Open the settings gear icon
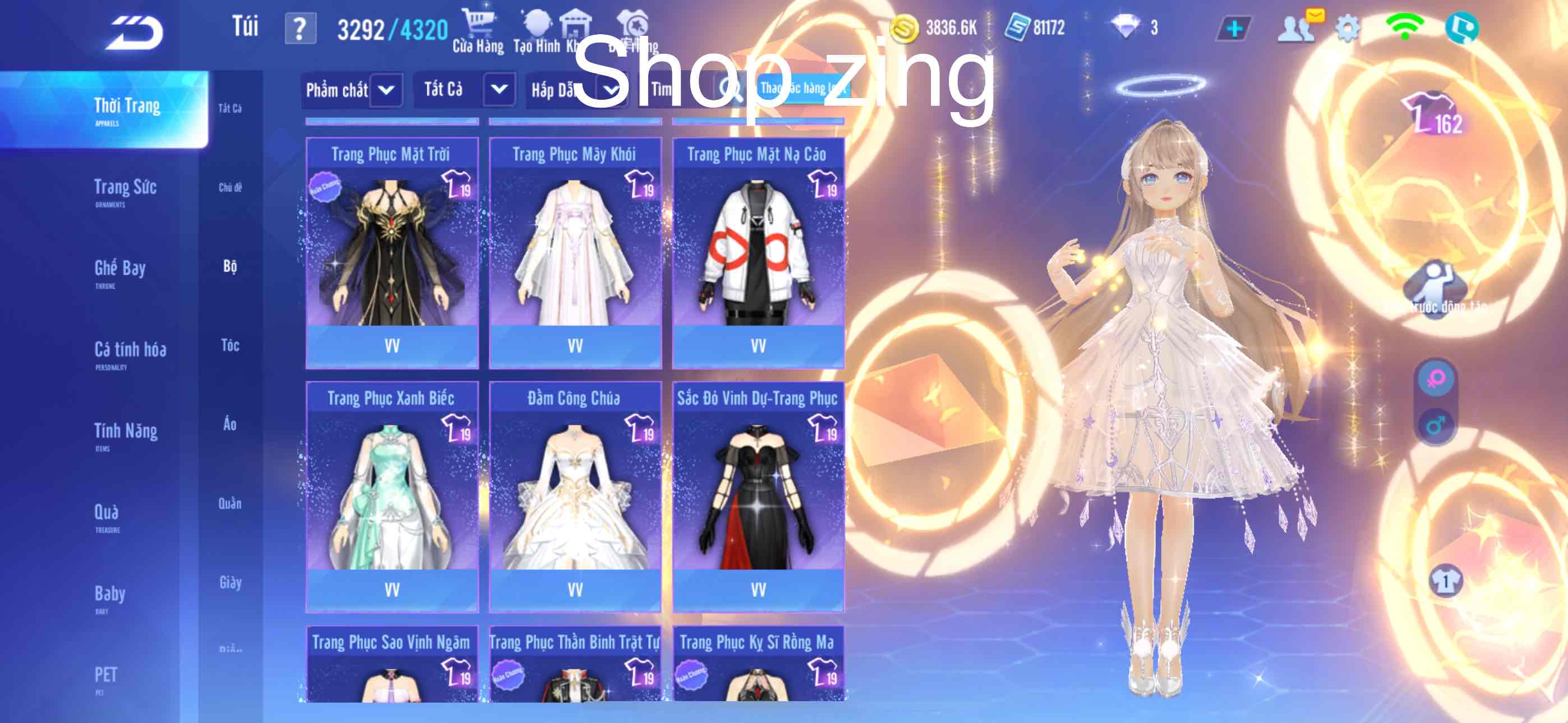 [1347, 29]
